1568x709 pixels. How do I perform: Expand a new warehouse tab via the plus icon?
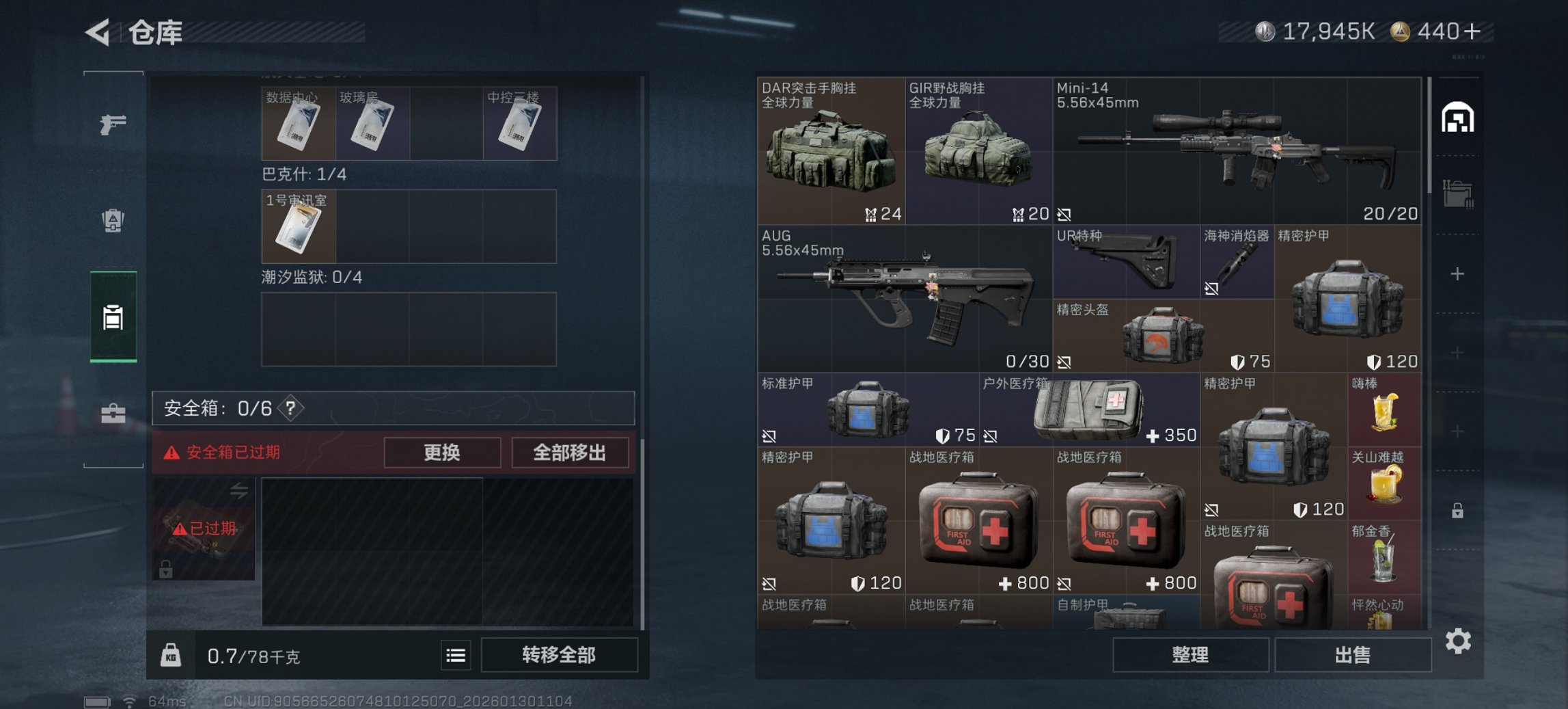[1457, 272]
